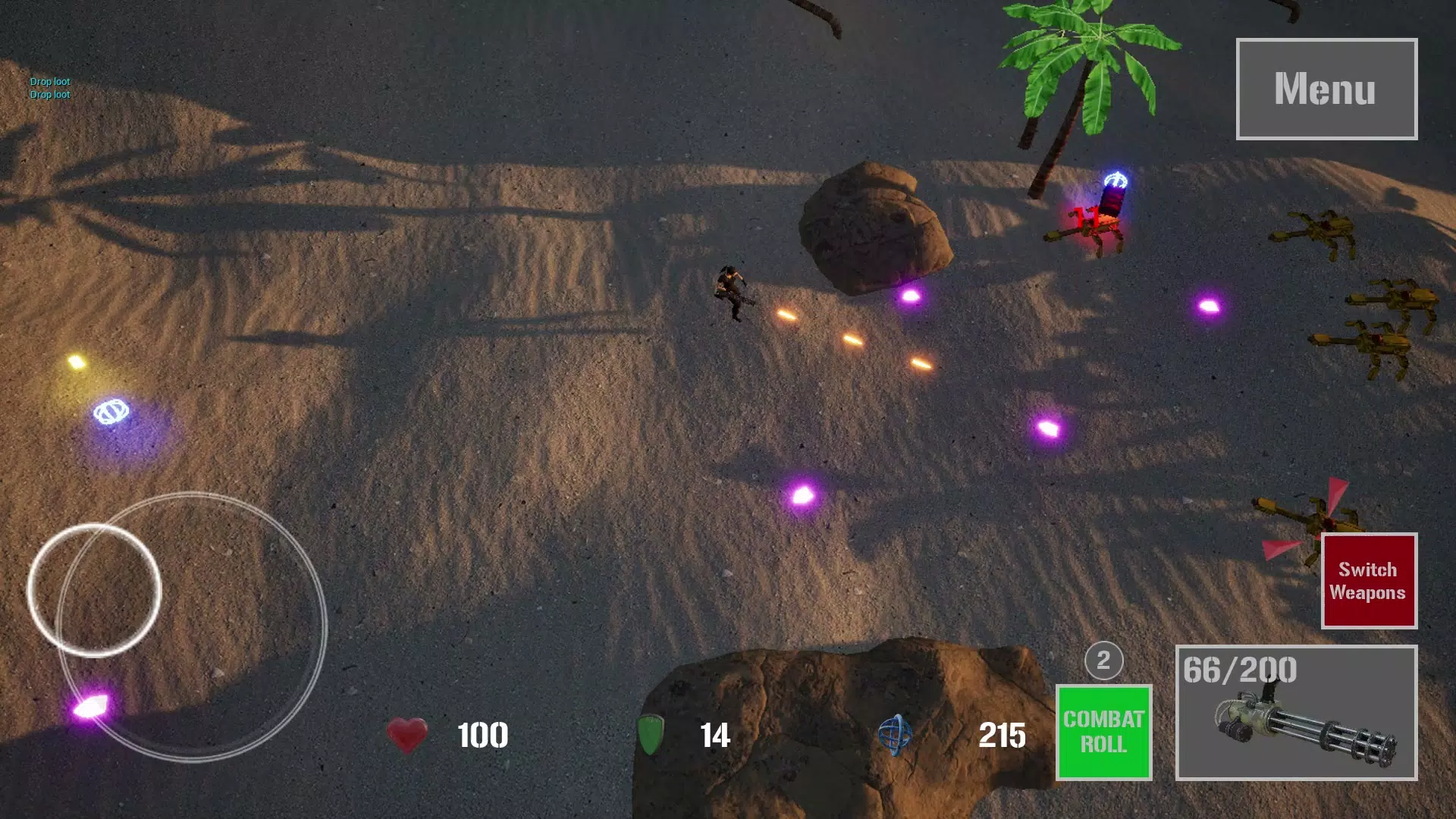Select the minigun weapon slot
The height and width of the screenshot is (819, 1456).
[1296, 713]
